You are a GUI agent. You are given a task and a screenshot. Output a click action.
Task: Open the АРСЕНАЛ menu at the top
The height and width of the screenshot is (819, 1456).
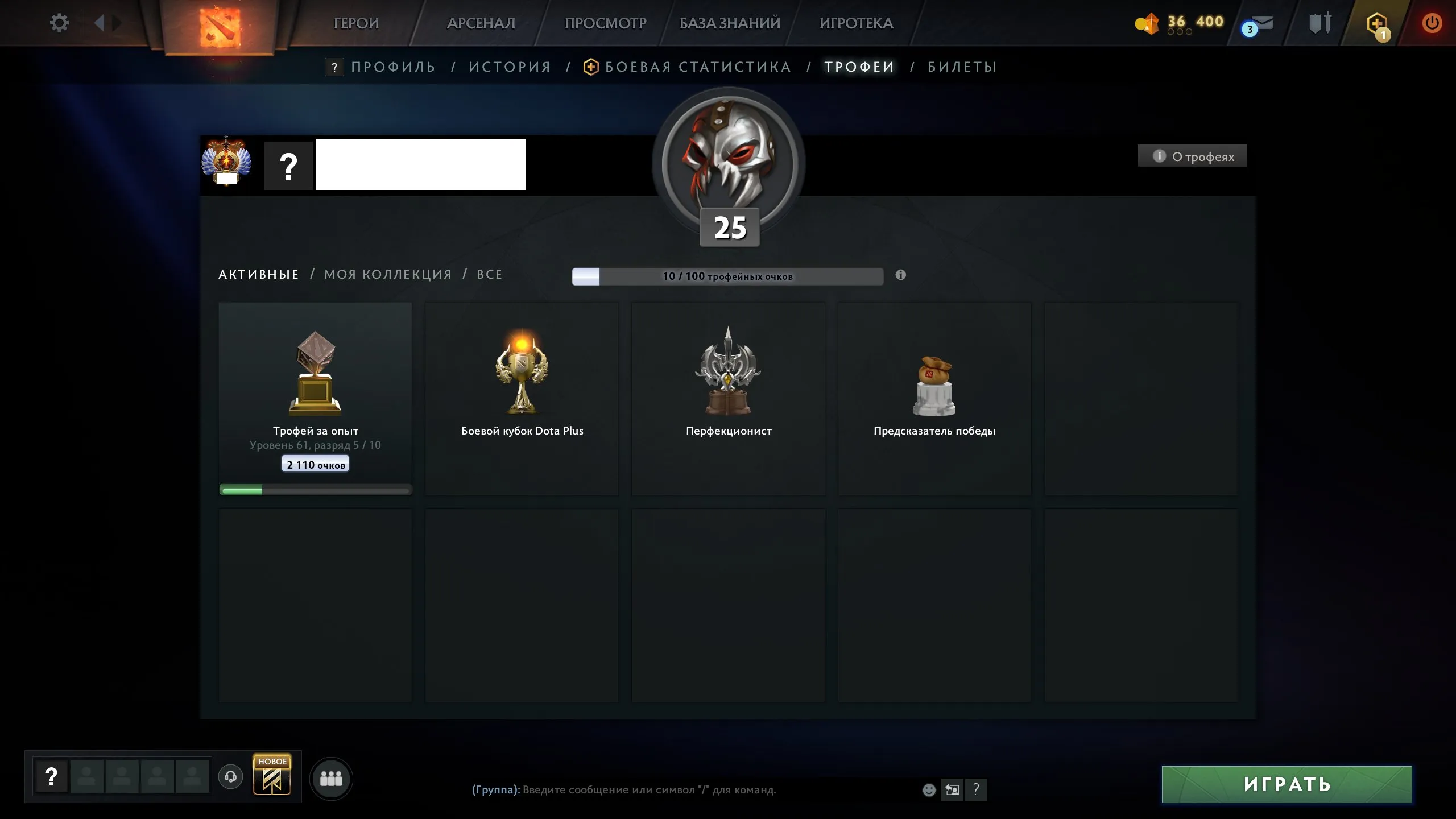(x=481, y=23)
